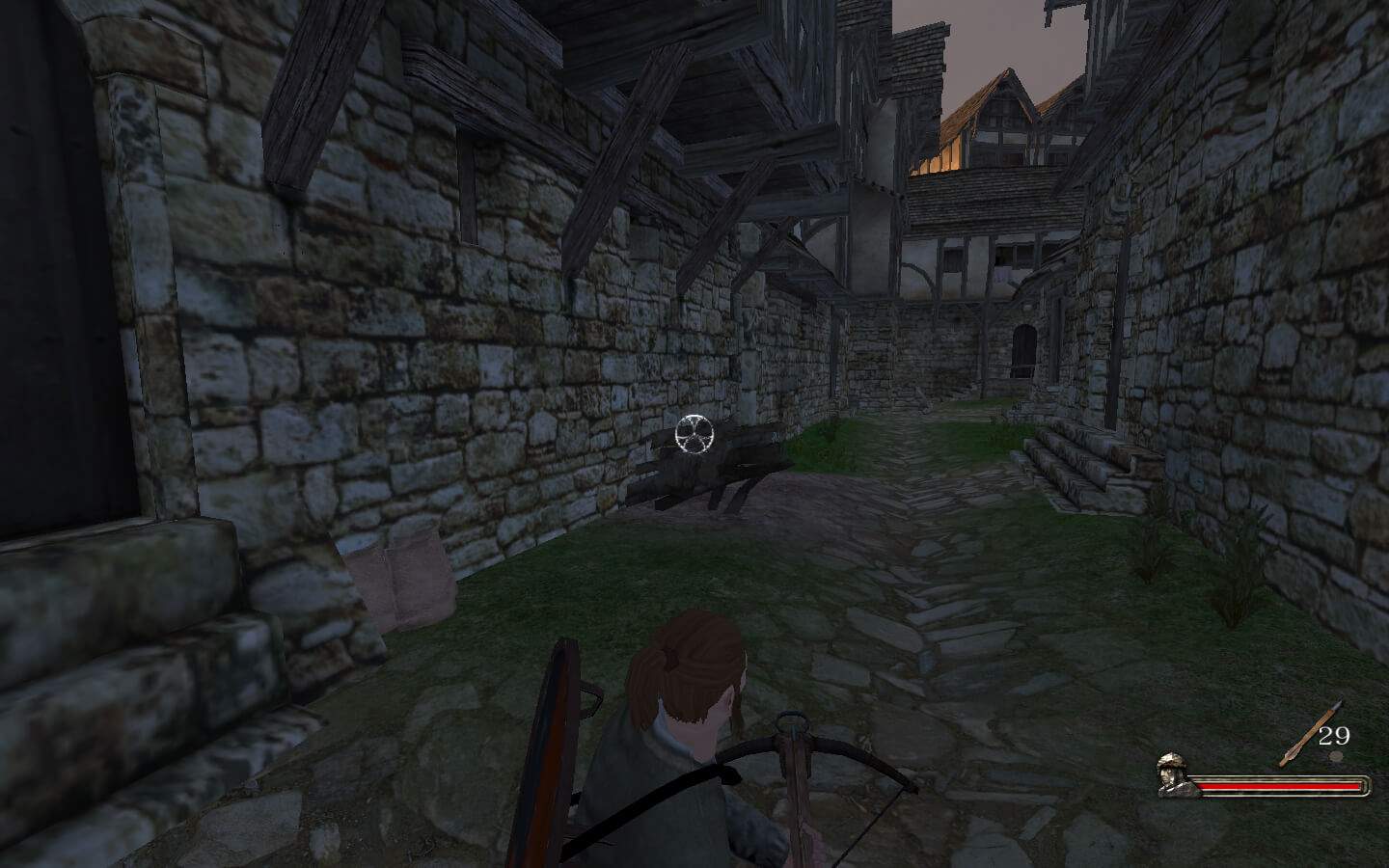The height and width of the screenshot is (868, 1389).
Task: Click the round targeting crosshair reticle
Action: pyautogui.click(x=696, y=436)
